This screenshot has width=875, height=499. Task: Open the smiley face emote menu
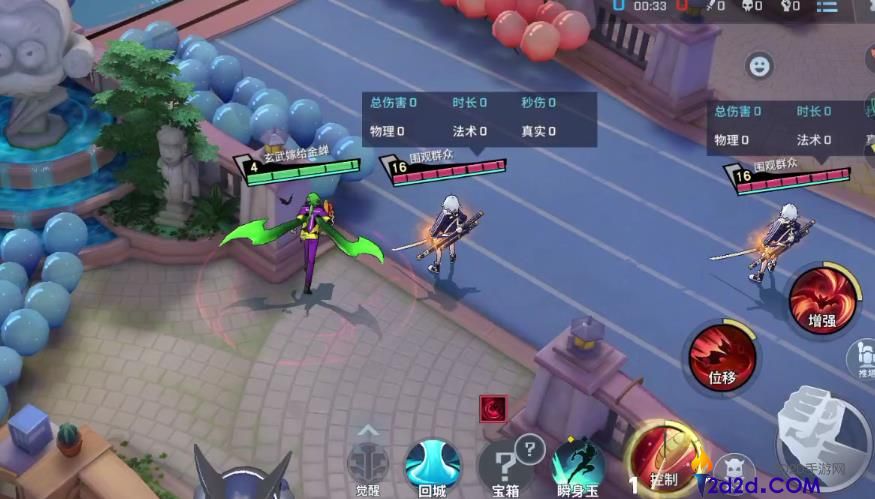(761, 66)
